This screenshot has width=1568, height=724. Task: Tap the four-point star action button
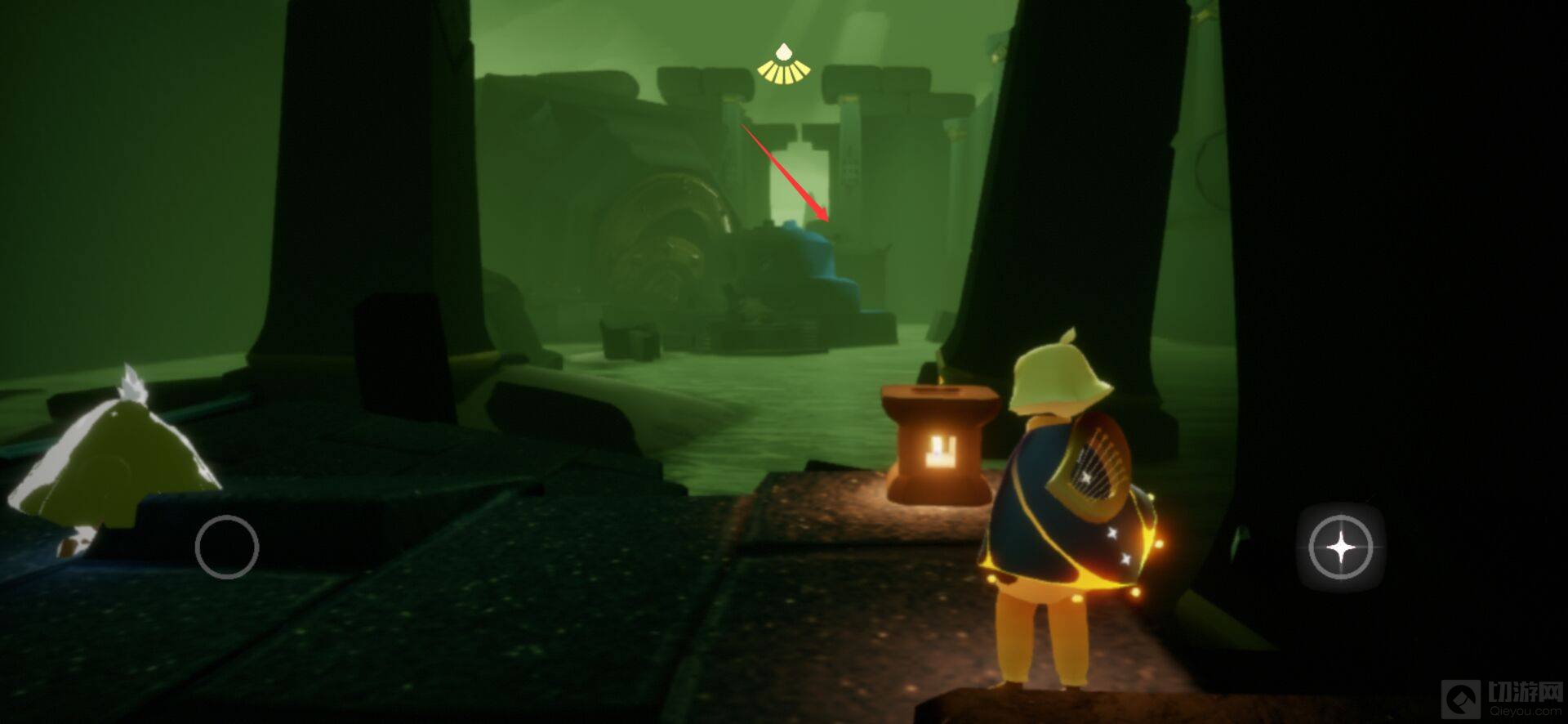[1340, 547]
